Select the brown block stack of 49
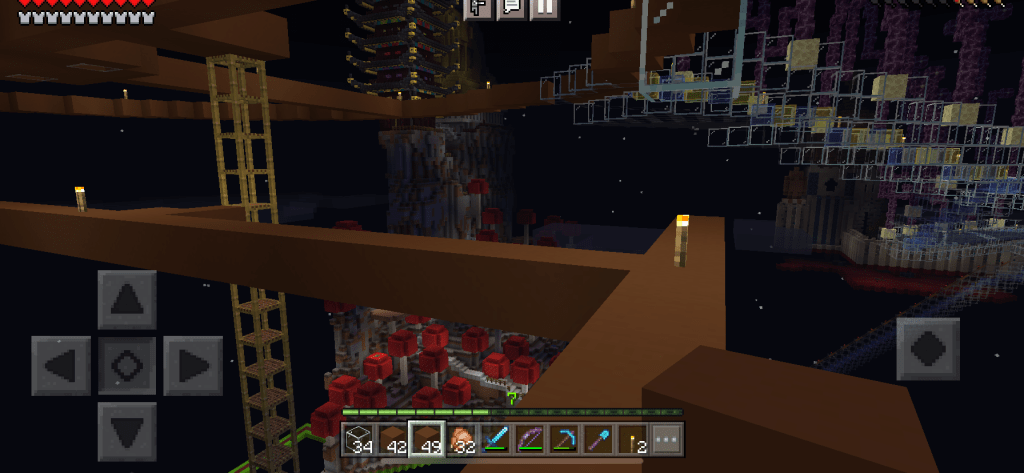Screen dimensions: 1024x473 427,439
